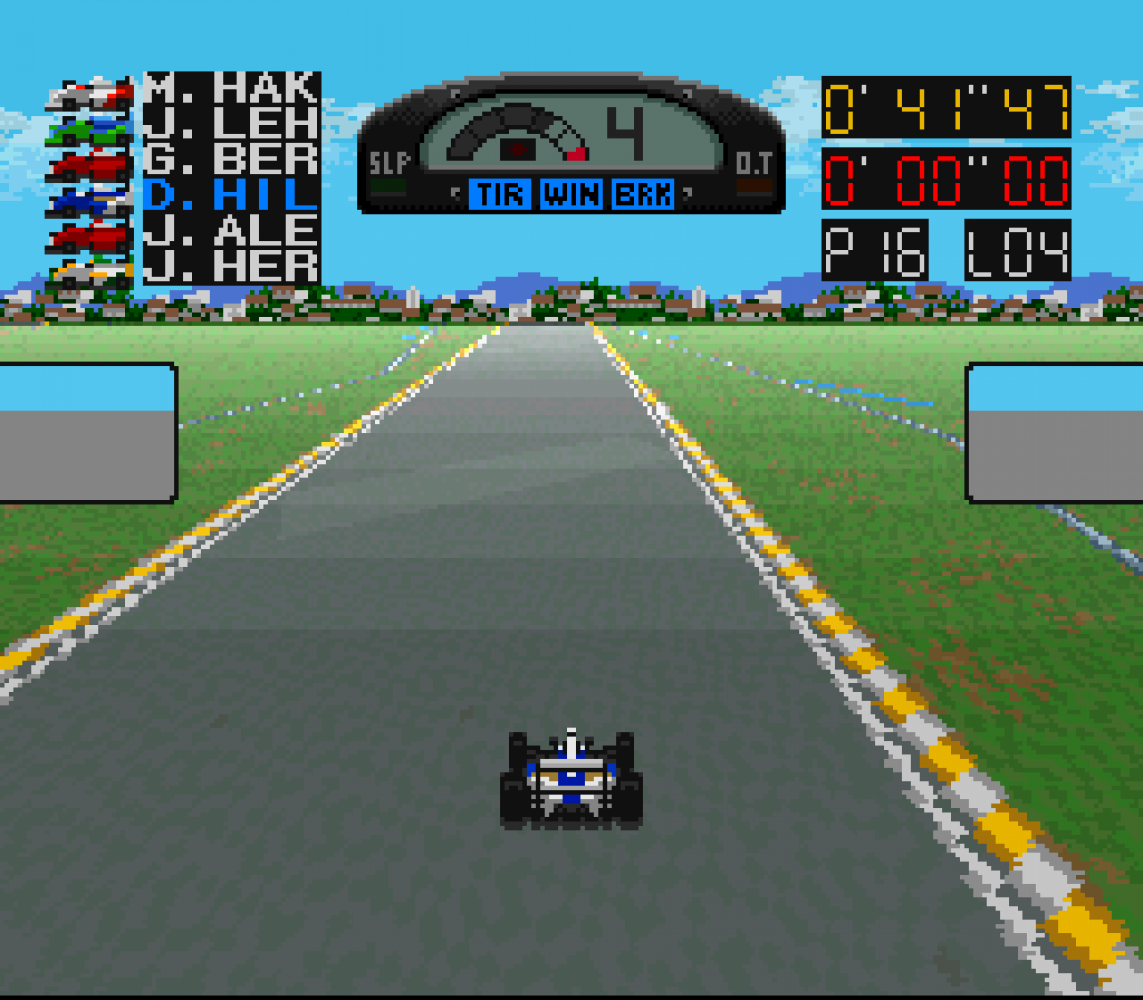
Task: Click the BRK brake status indicator
Action: coord(643,194)
